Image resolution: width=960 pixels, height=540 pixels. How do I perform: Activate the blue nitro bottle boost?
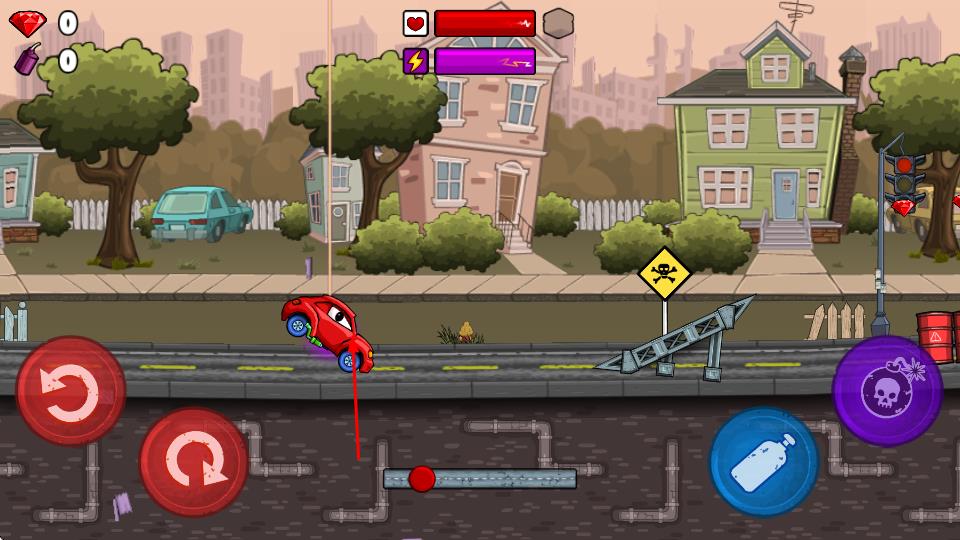[764, 461]
